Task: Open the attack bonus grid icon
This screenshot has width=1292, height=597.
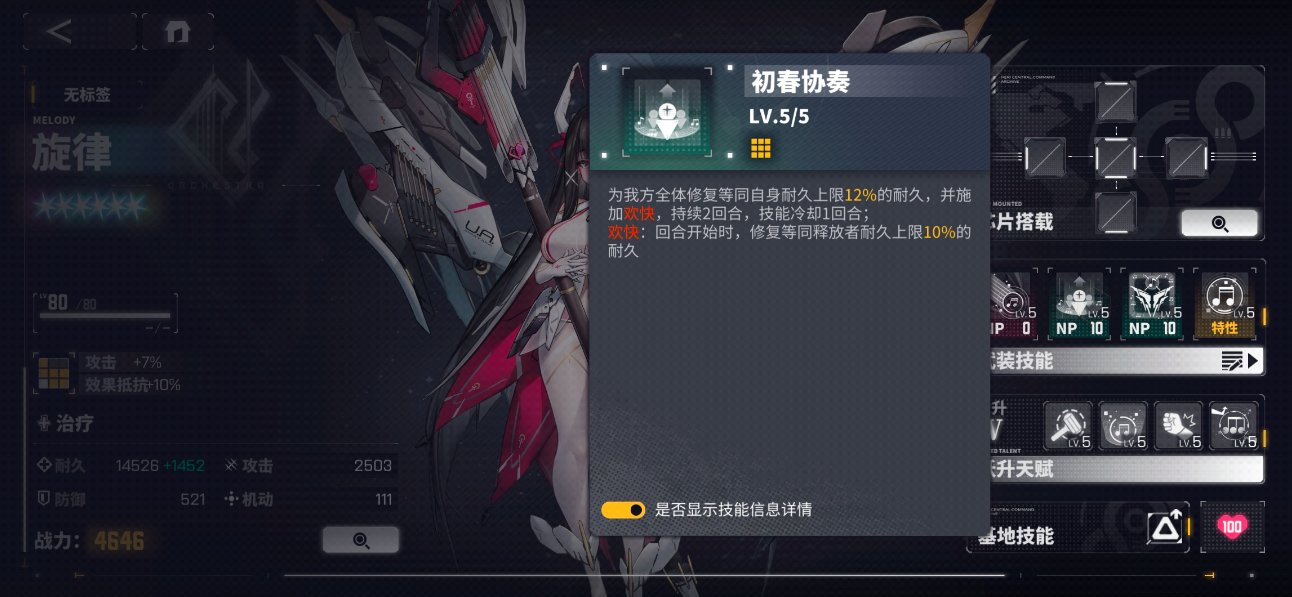Action: click(x=53, y=373)
